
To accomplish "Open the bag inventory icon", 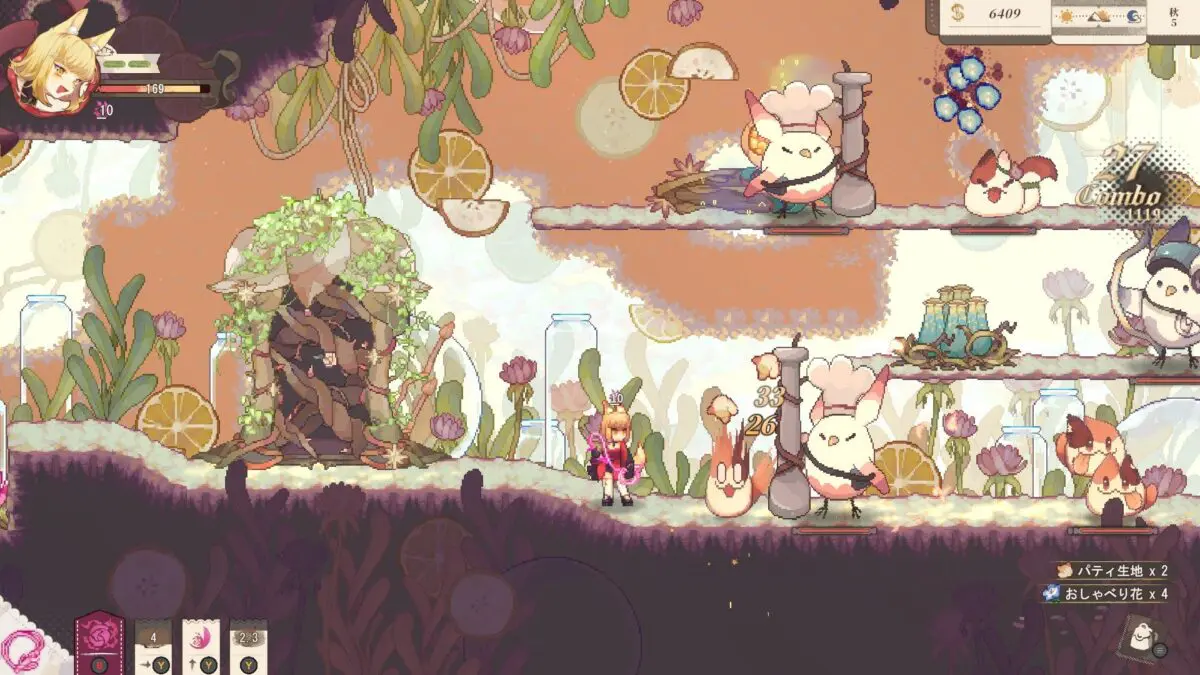I will (1139, 634).
